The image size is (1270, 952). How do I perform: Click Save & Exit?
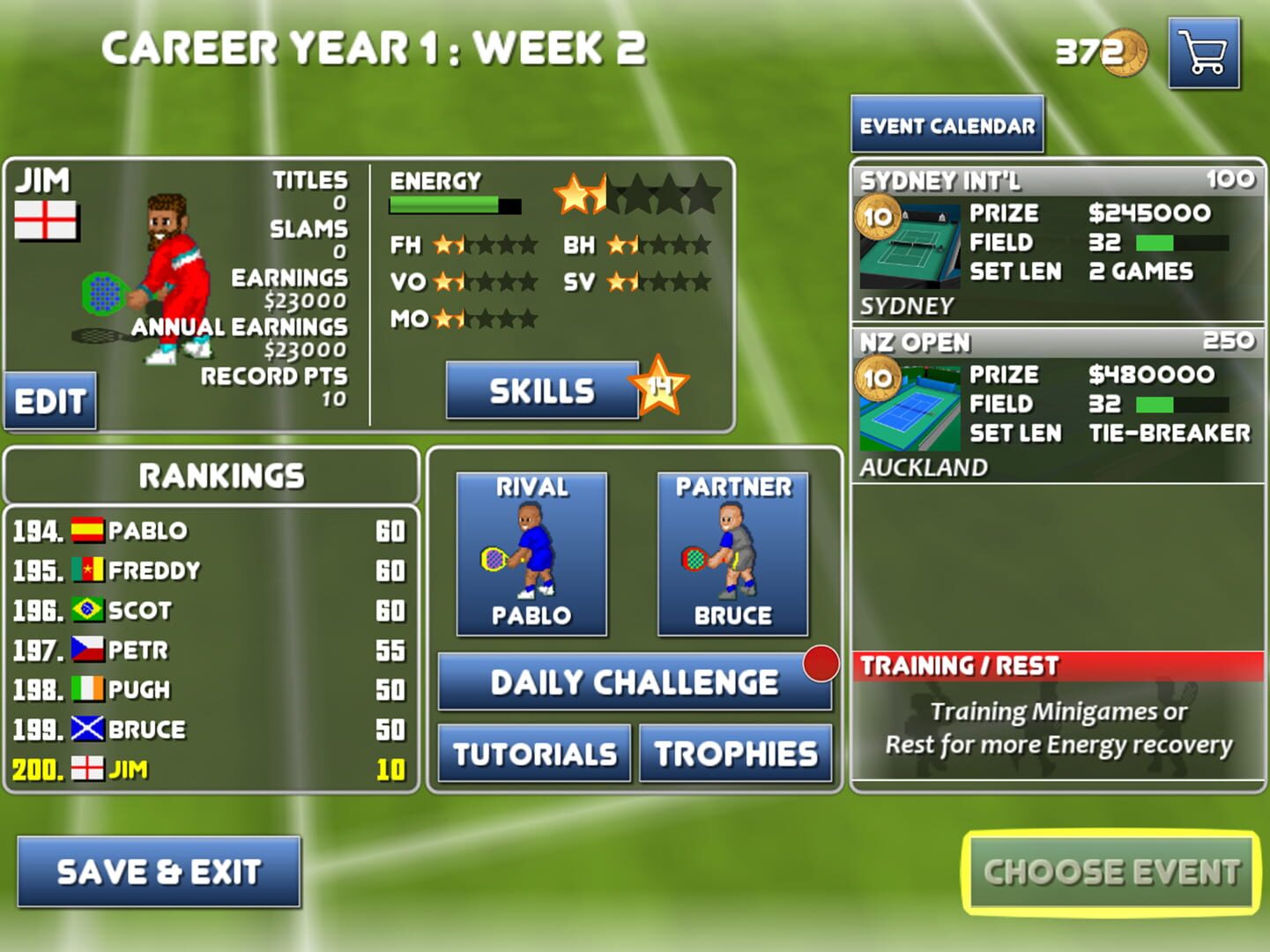tap(157, 871)
